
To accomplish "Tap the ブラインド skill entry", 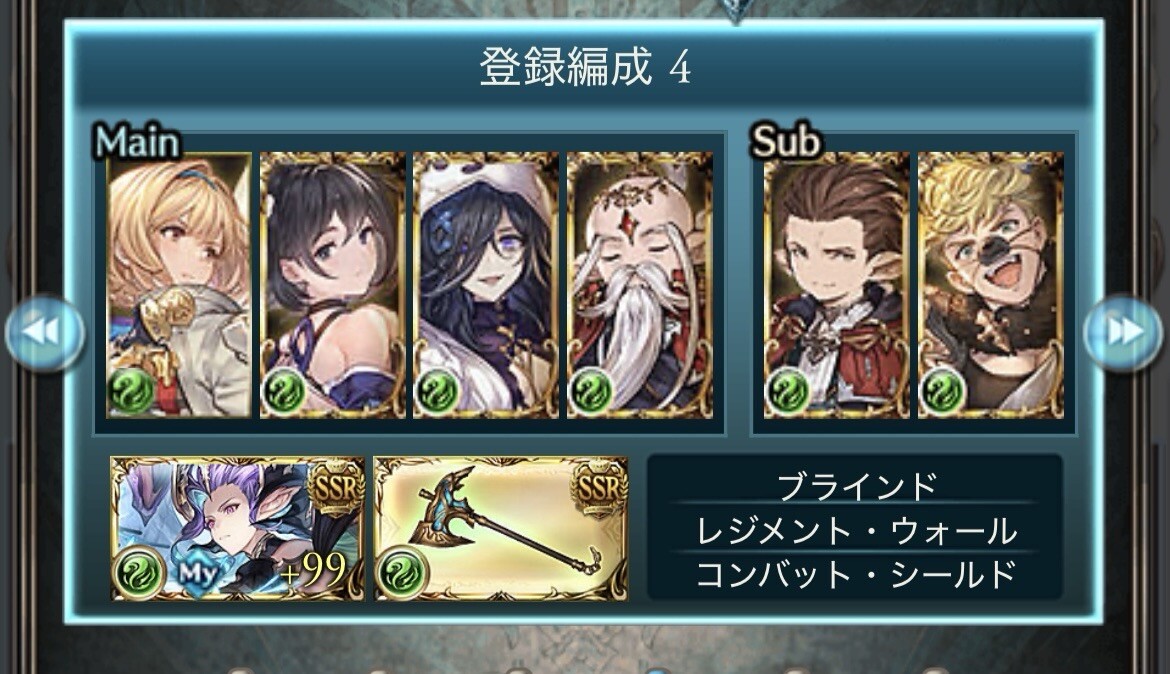I will pyautogui.click(x=856, y=486).
